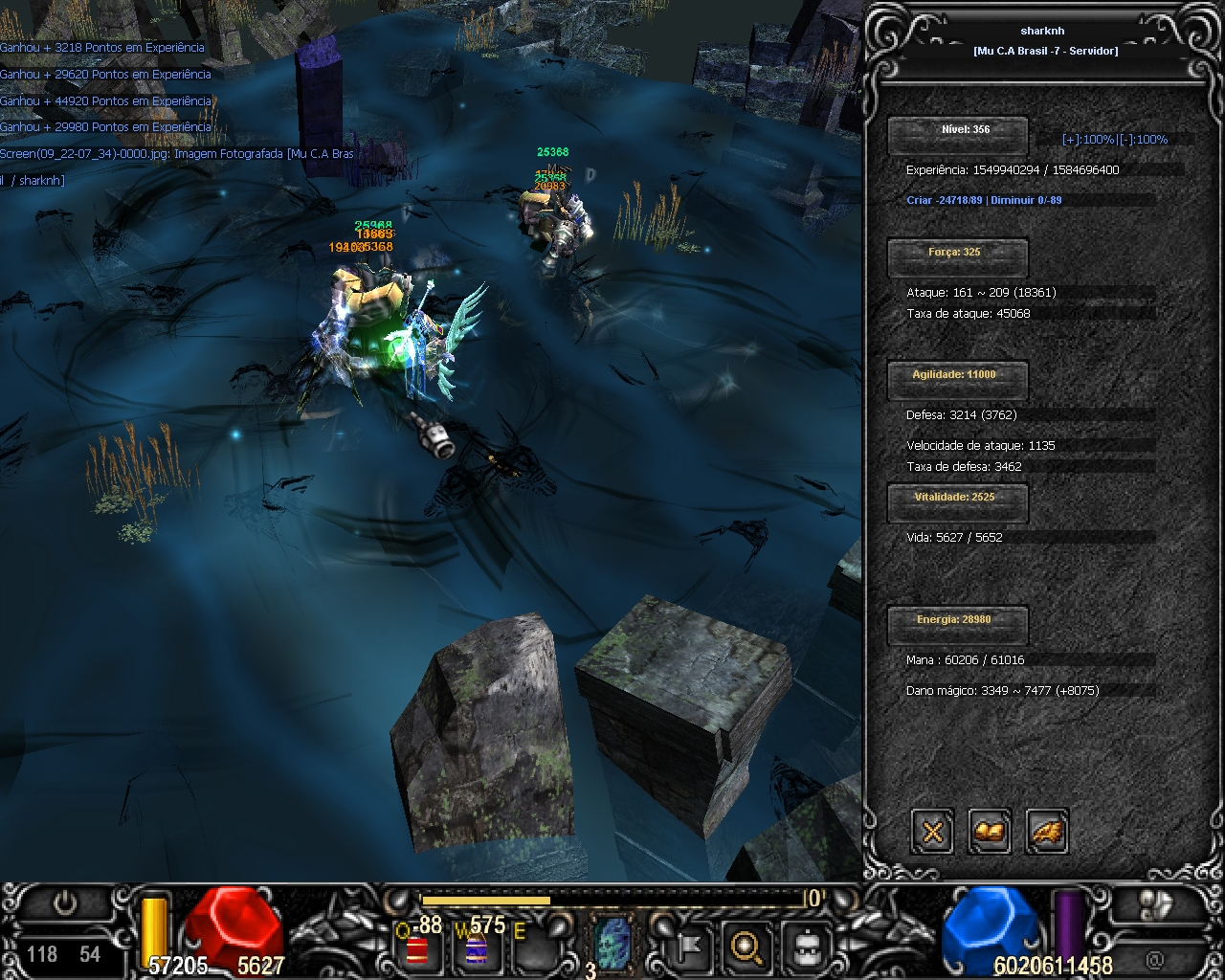Click the Agilidade: 11000 stat button
Viewport: 1225px width, 980px height.
pyautogui.click(x=957, y=377)
